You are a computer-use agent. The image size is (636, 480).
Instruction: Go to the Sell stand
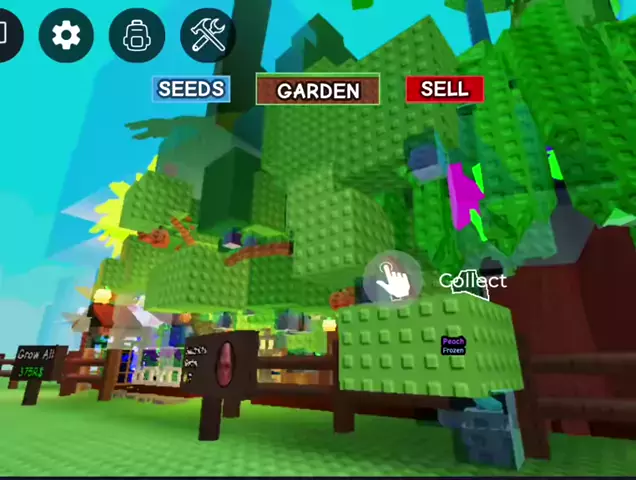pos(444,89)
